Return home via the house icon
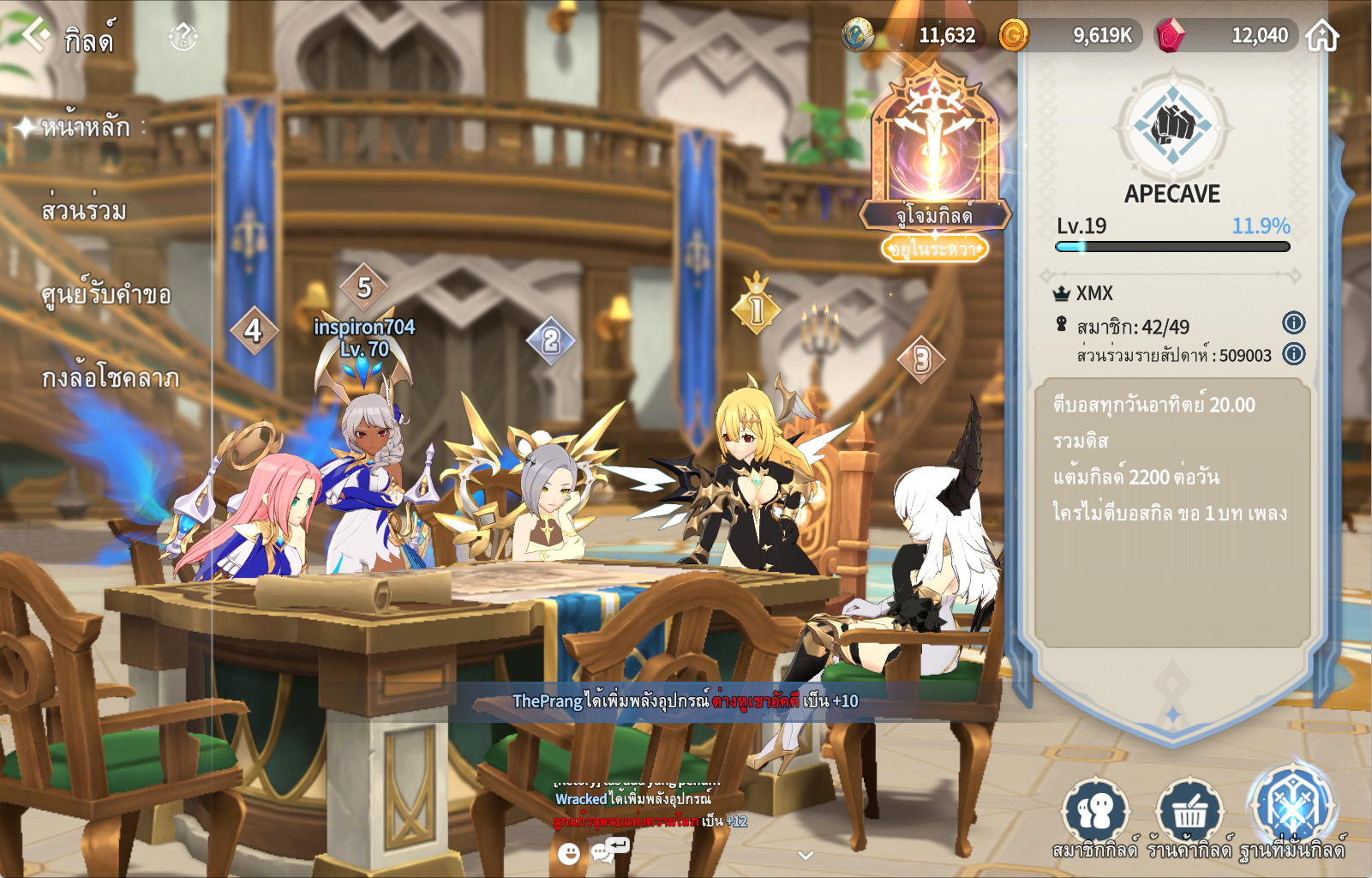This screenshot has height=878, width=1372. (1322, 36)
